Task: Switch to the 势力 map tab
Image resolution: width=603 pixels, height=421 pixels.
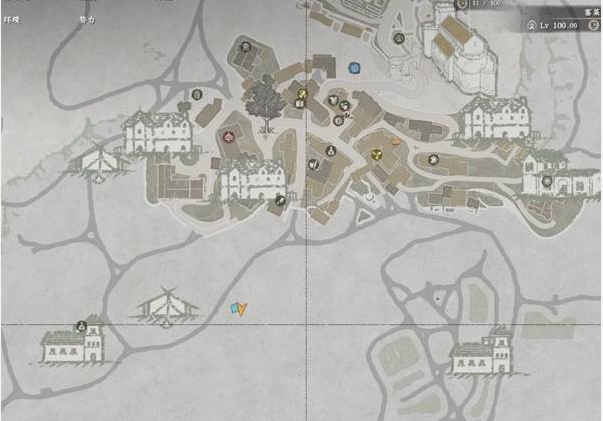Action: [87, 18]
